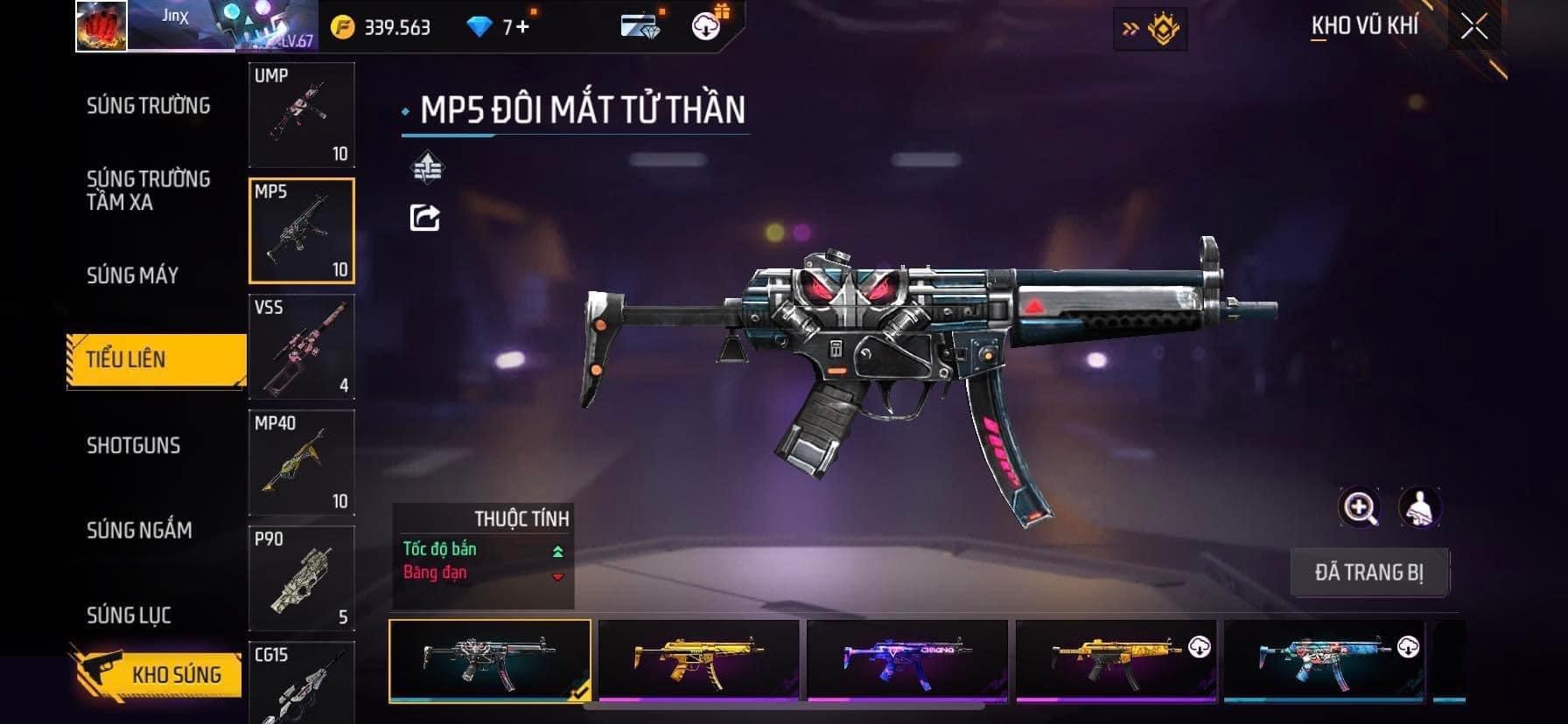Screen dimensions: 1568x724
Task: Select the UMP weapon tile
Action: (x=302, y=115)
